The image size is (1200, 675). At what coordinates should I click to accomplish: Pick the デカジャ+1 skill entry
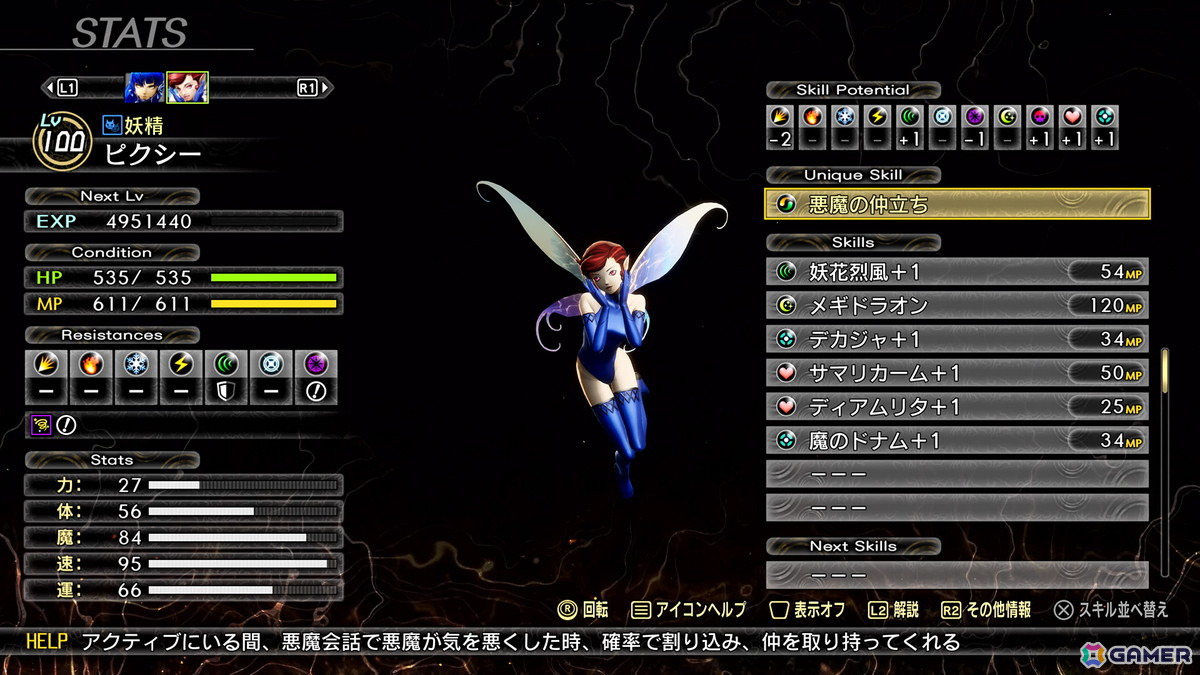coord(957,339)
